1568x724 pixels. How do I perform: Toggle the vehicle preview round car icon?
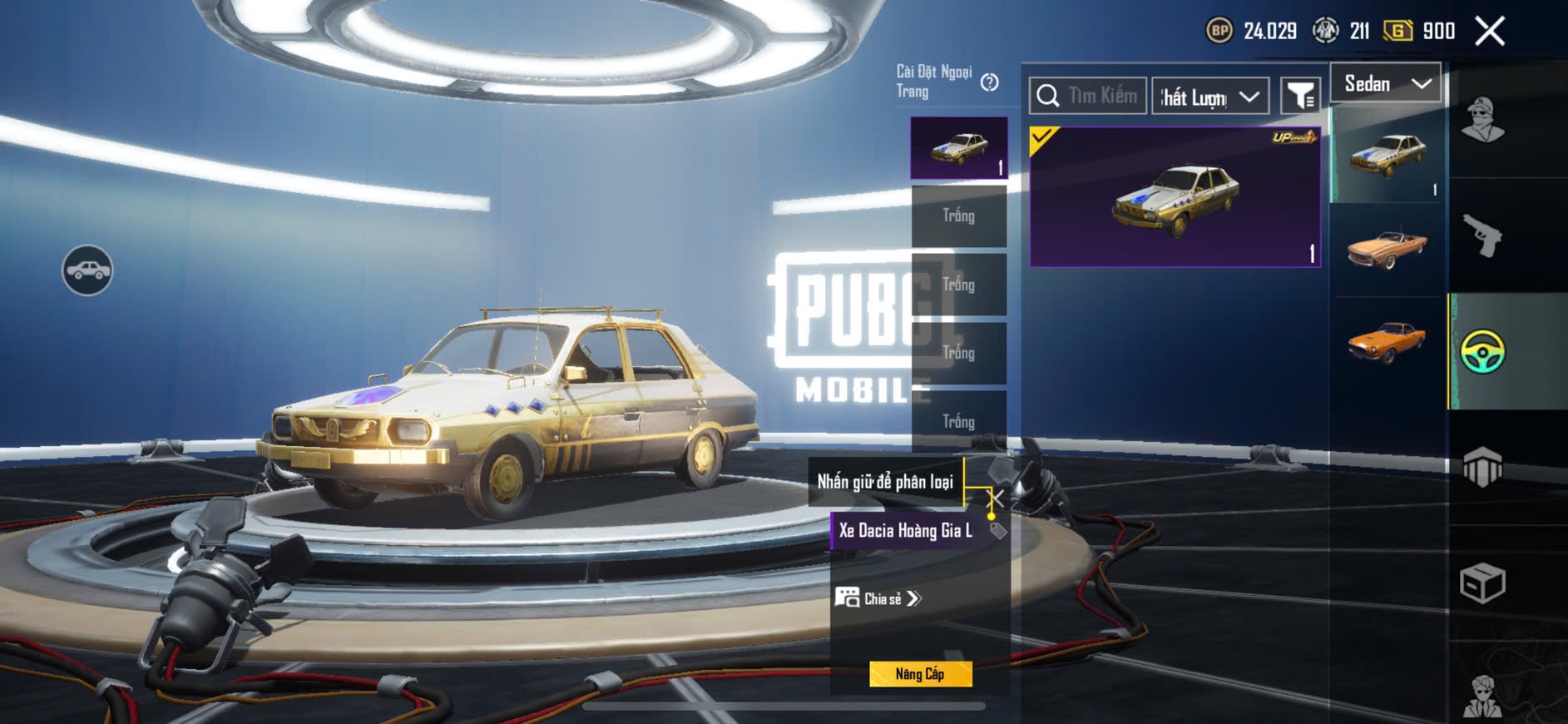(x=87, y=270)
